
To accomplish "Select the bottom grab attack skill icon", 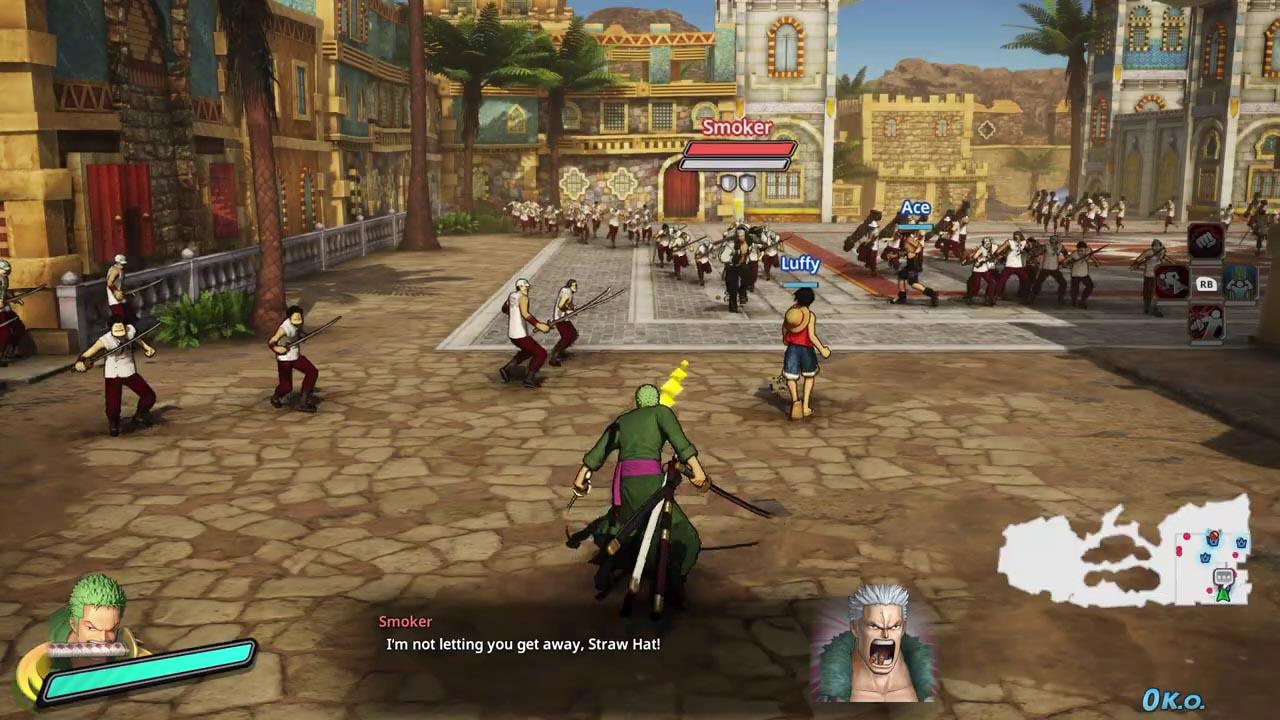I will pyautogui.click(x=1207, y=322).
